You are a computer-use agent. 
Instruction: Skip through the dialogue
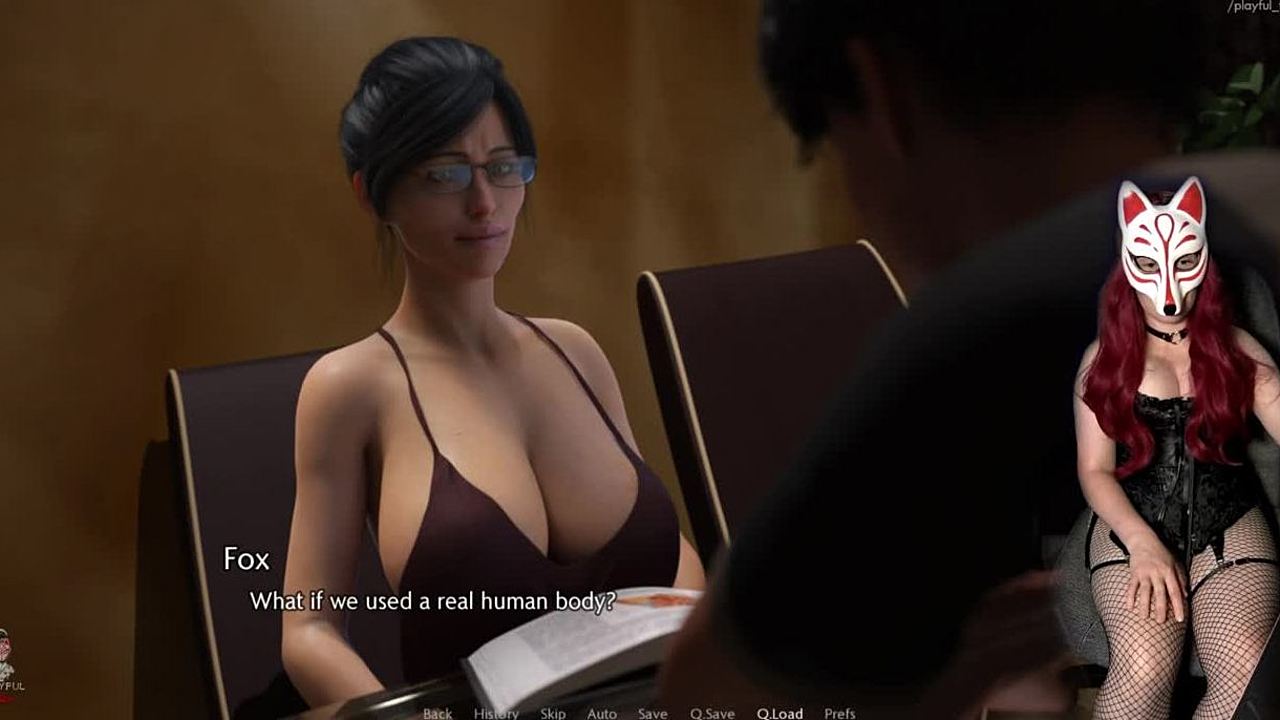coord(553,713)
